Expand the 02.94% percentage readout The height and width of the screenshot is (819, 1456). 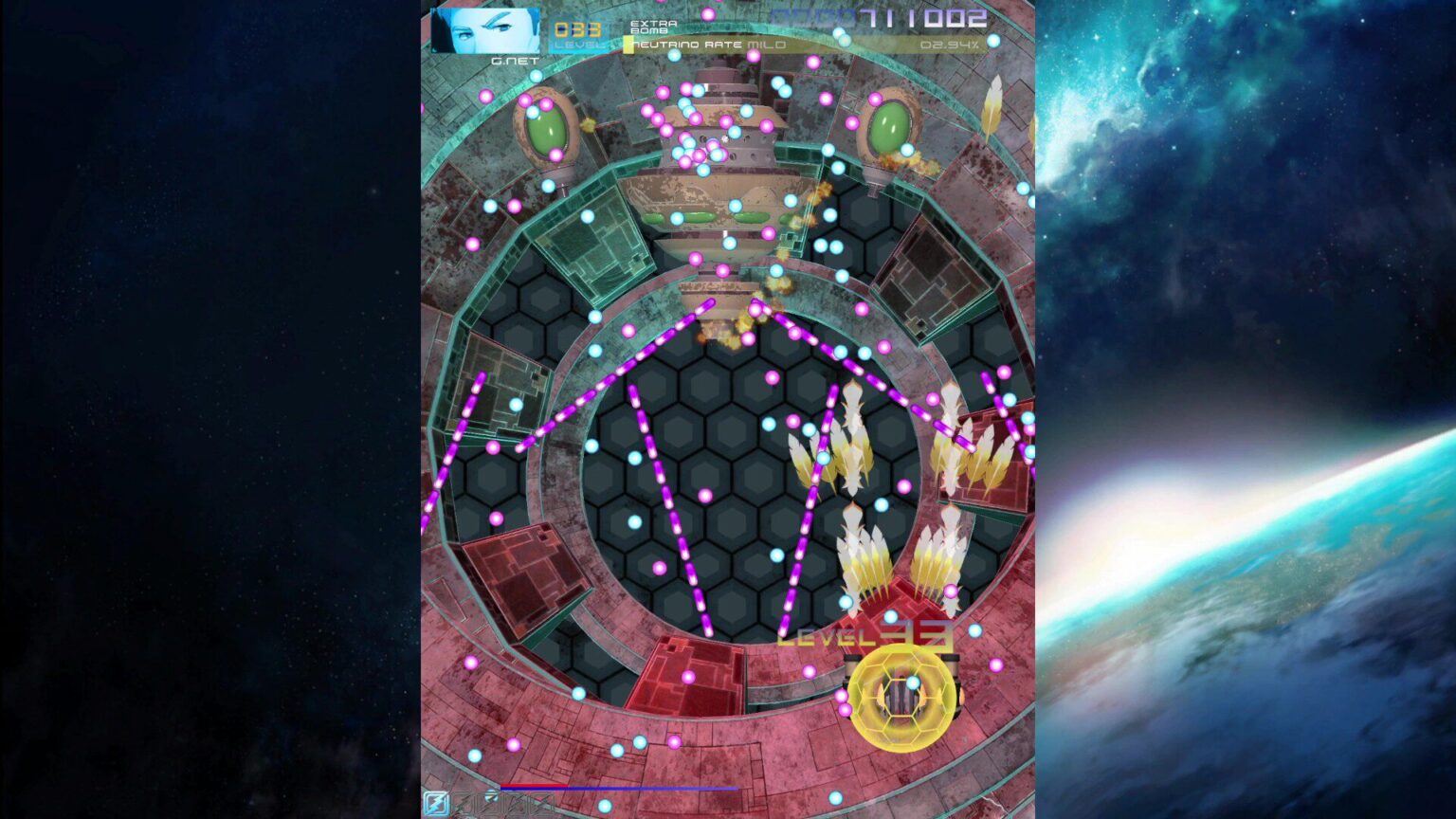click(947, 45)
